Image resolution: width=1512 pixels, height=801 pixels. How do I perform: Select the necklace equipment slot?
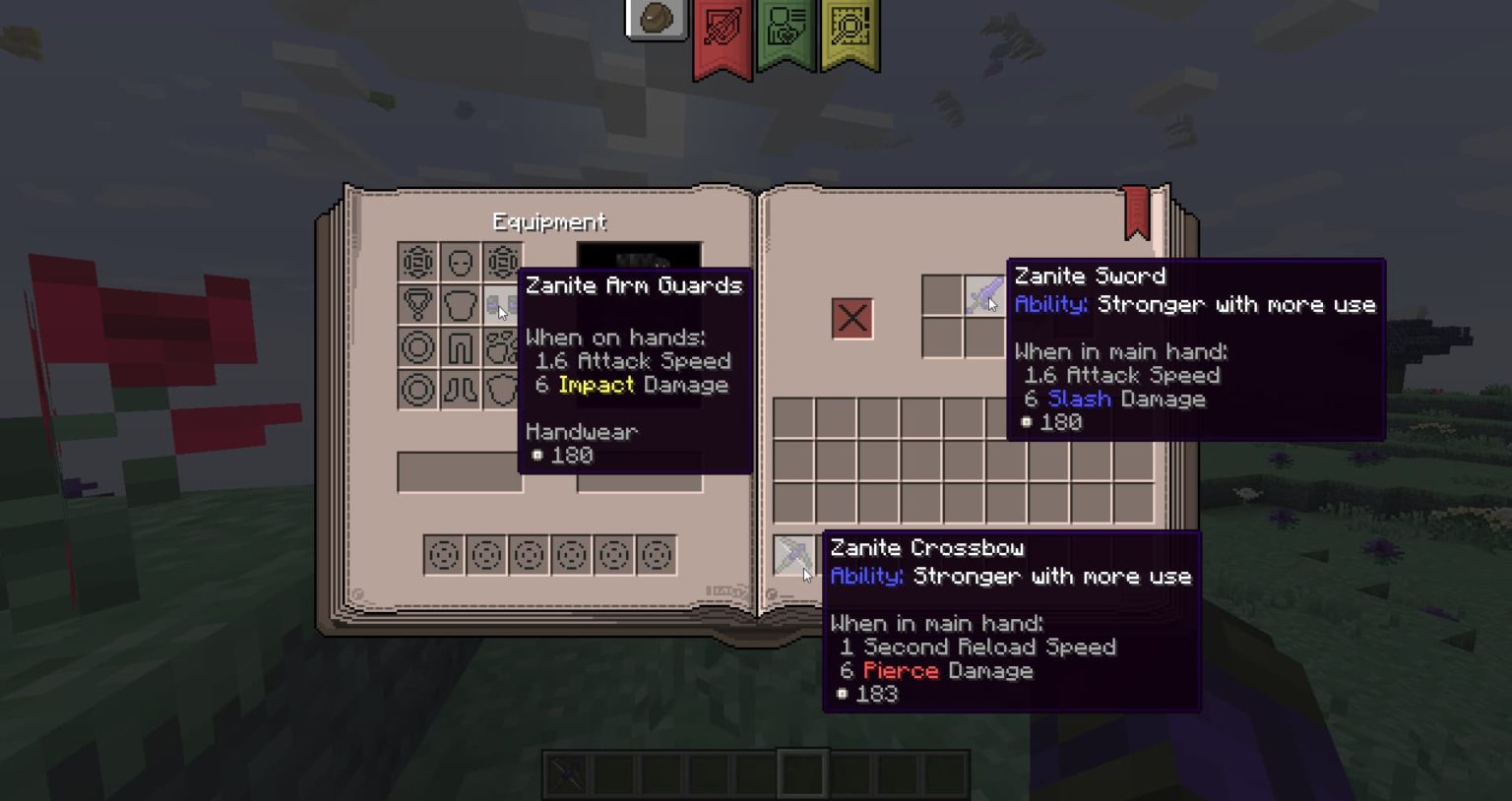click(x=416, y=305)
